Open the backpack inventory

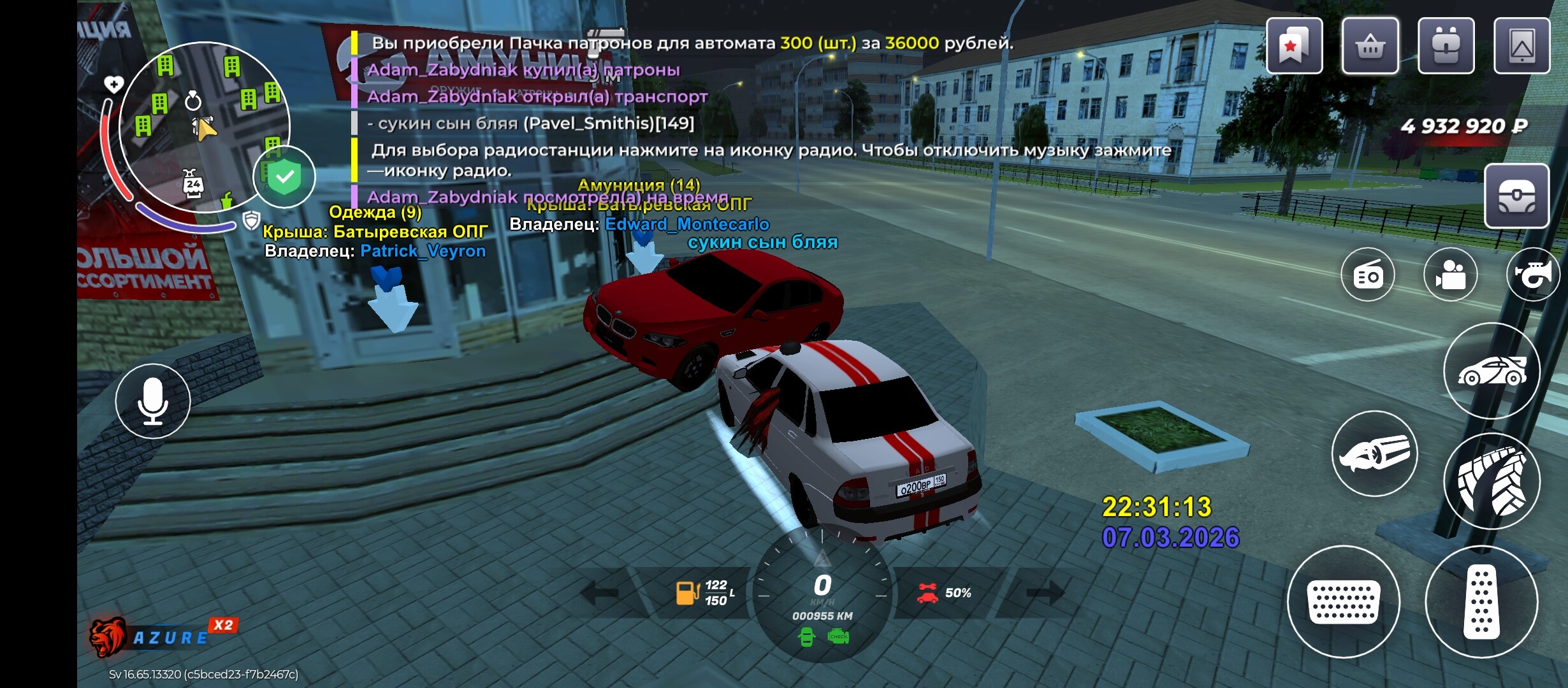(1446, 46)
